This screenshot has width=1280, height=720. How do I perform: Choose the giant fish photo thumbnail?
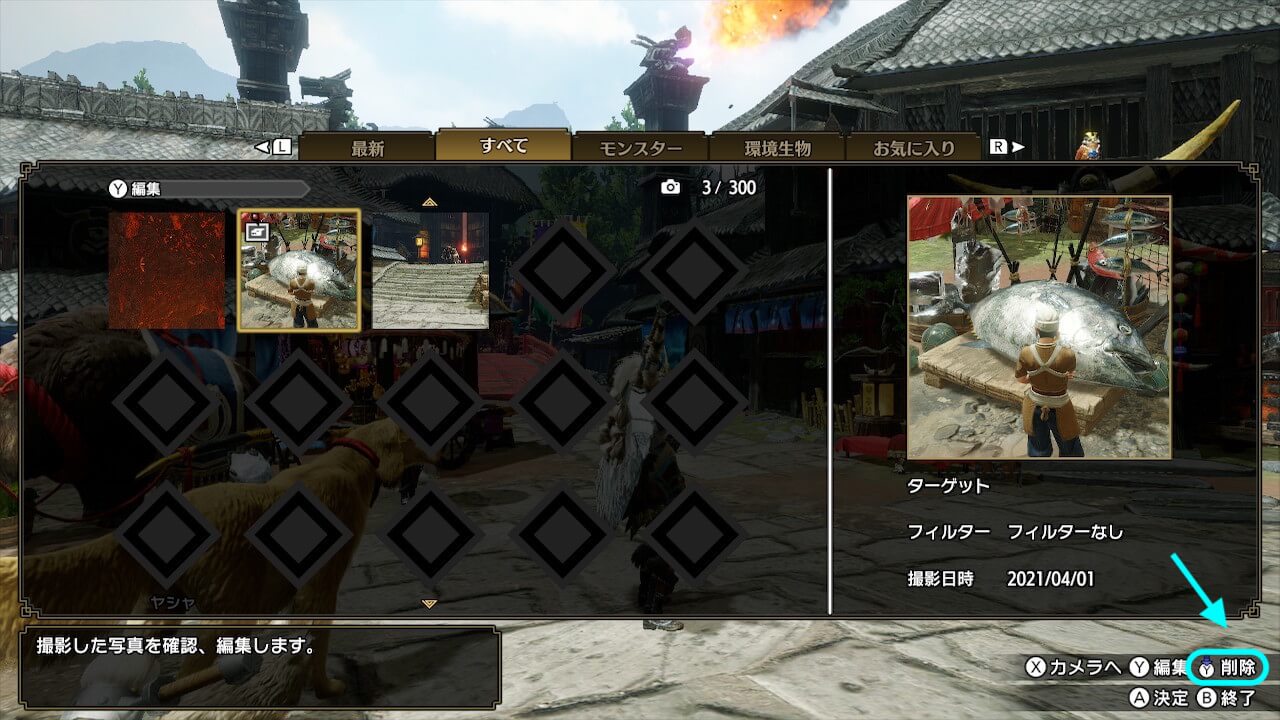coord(299,270)
